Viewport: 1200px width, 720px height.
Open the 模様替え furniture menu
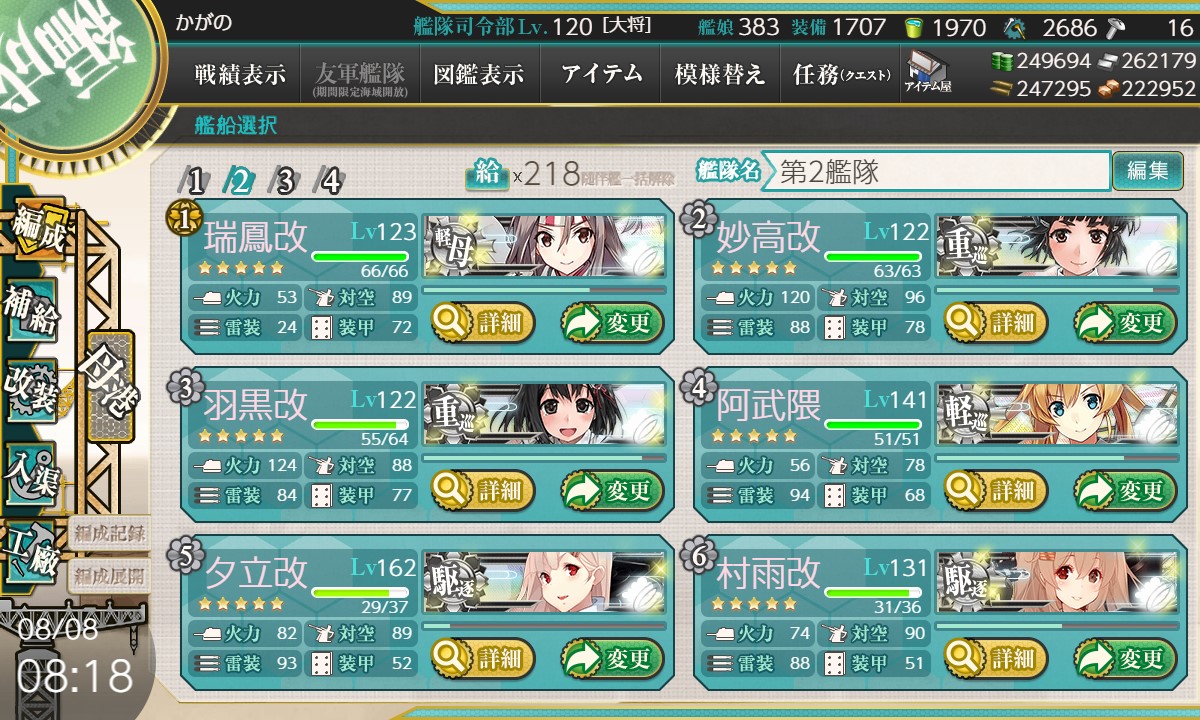[x=720, y=75]
